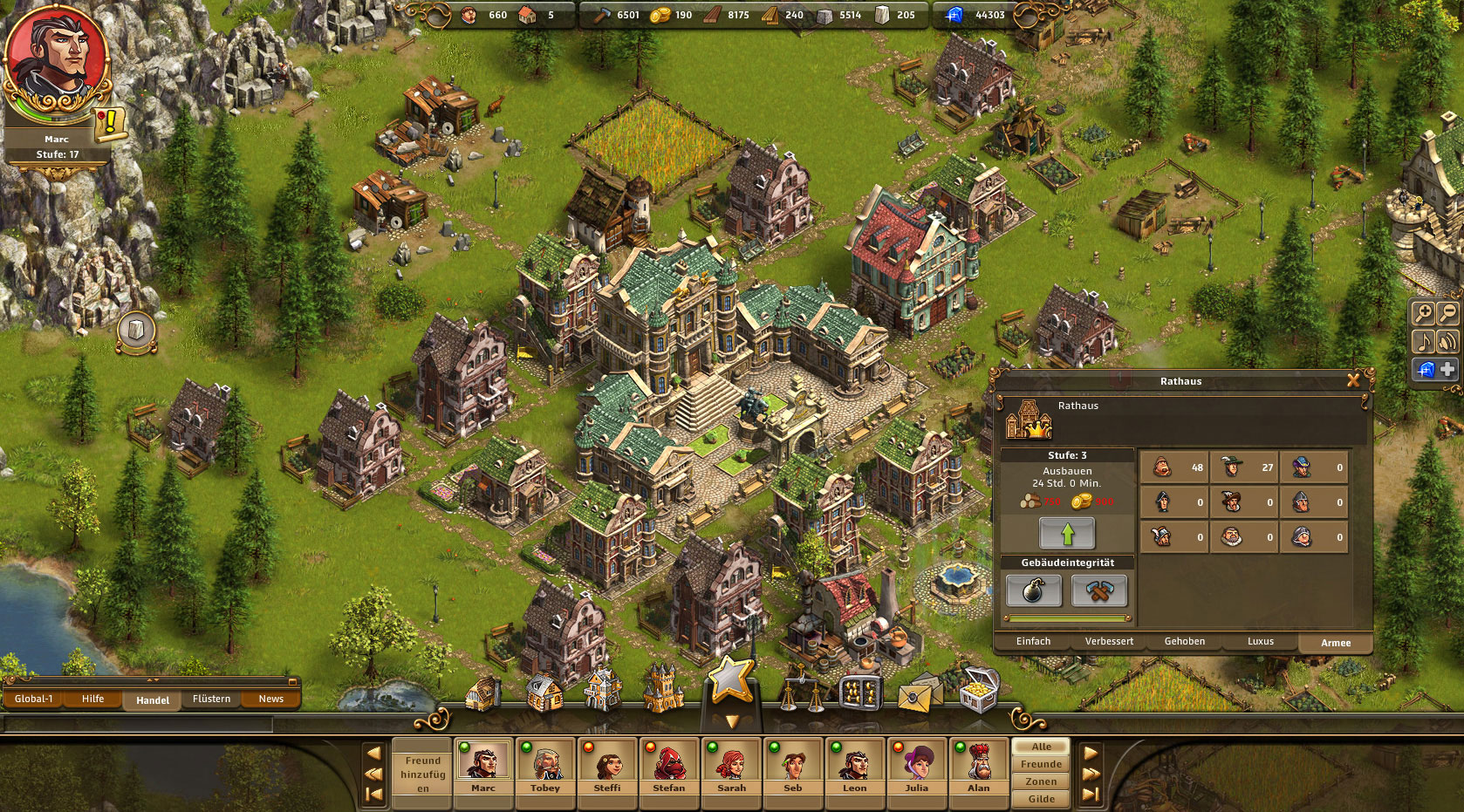Open the Gehoben tab

pos(1184,642)
